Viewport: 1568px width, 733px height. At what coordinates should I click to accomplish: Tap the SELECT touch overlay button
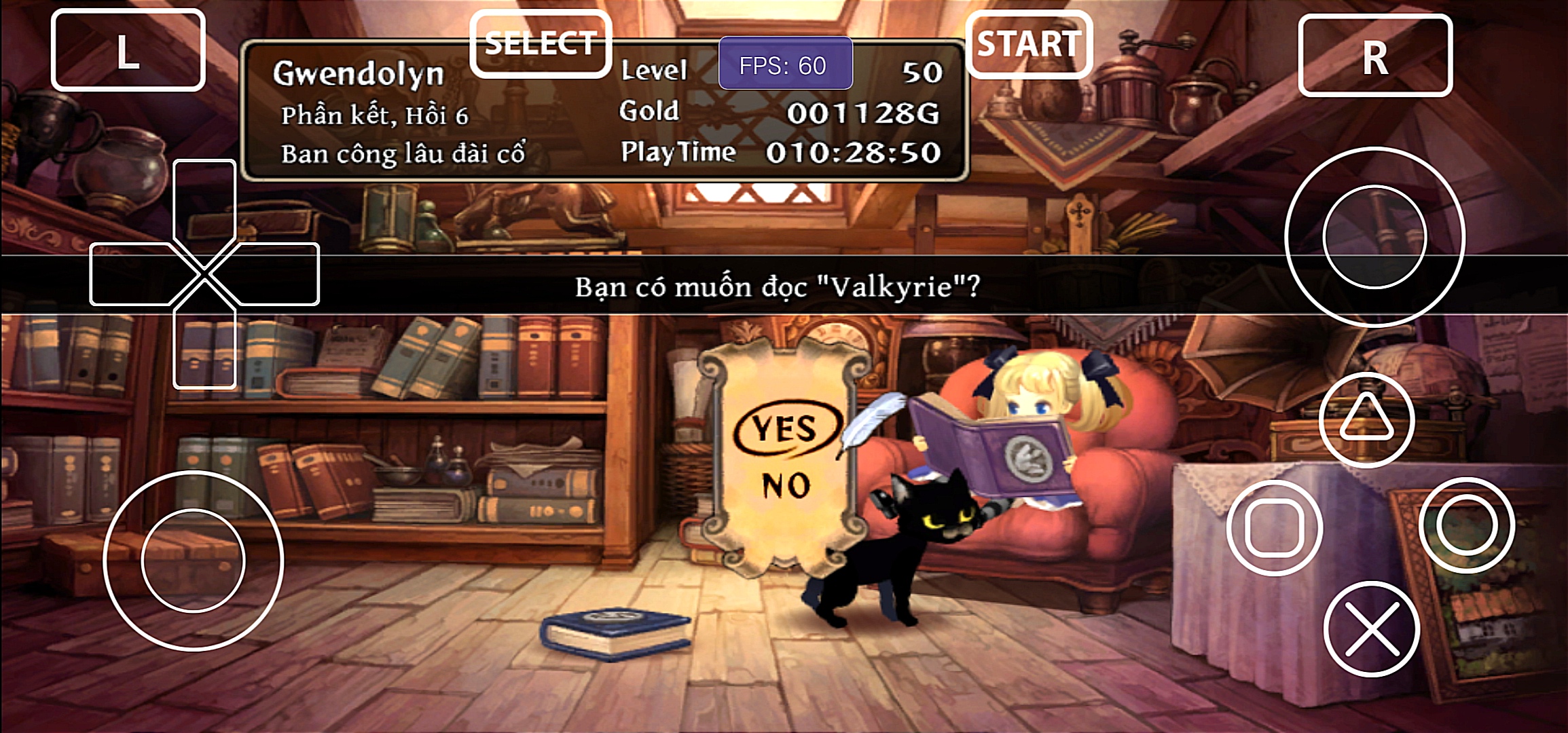[x=541, y=44]
